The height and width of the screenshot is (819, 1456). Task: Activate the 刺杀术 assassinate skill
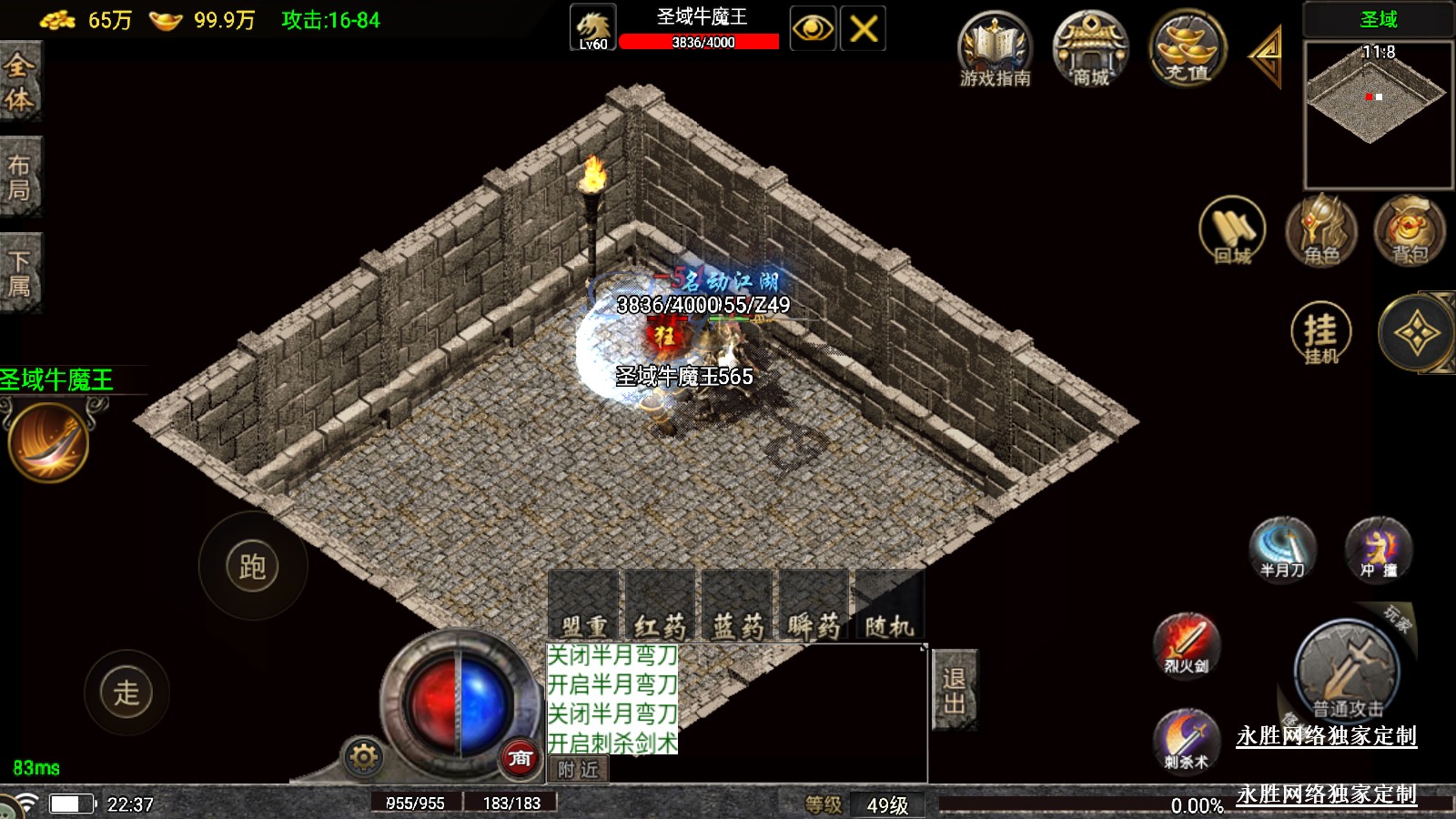click(1186, 741)
